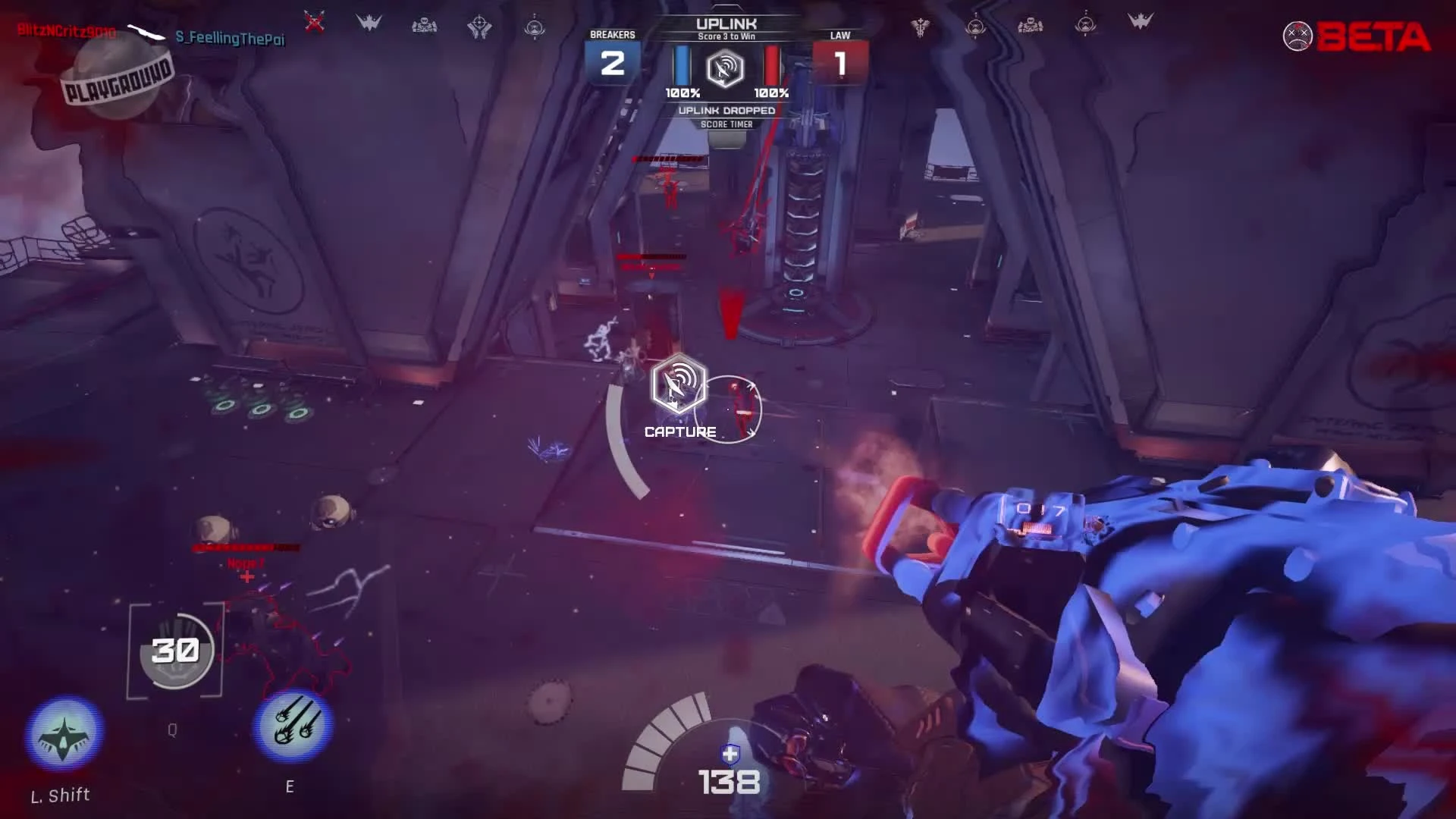
Task: Click the shield counter showing 138
Action: [730, 782]
